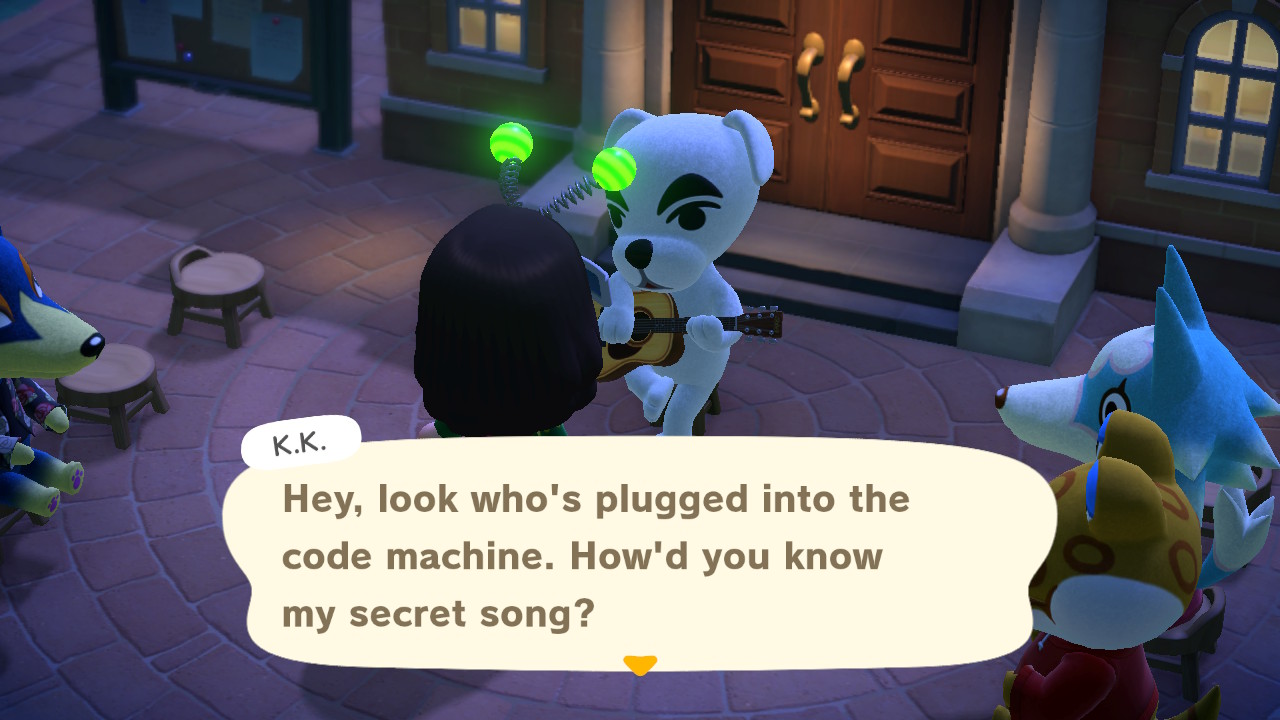This screenshot has width=1280, height=720.
Task: Click K.K.'s dialogue speech bubble
Action: point(640,553)
